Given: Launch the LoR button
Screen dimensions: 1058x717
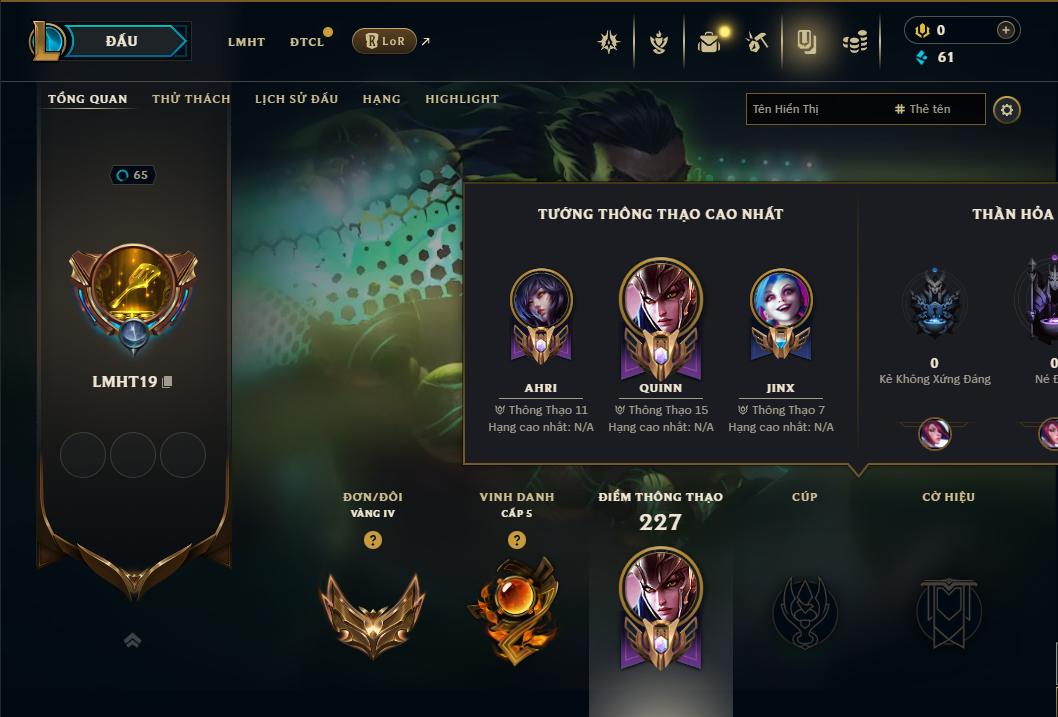Looking at the screenshot, I should click(384, 41).
